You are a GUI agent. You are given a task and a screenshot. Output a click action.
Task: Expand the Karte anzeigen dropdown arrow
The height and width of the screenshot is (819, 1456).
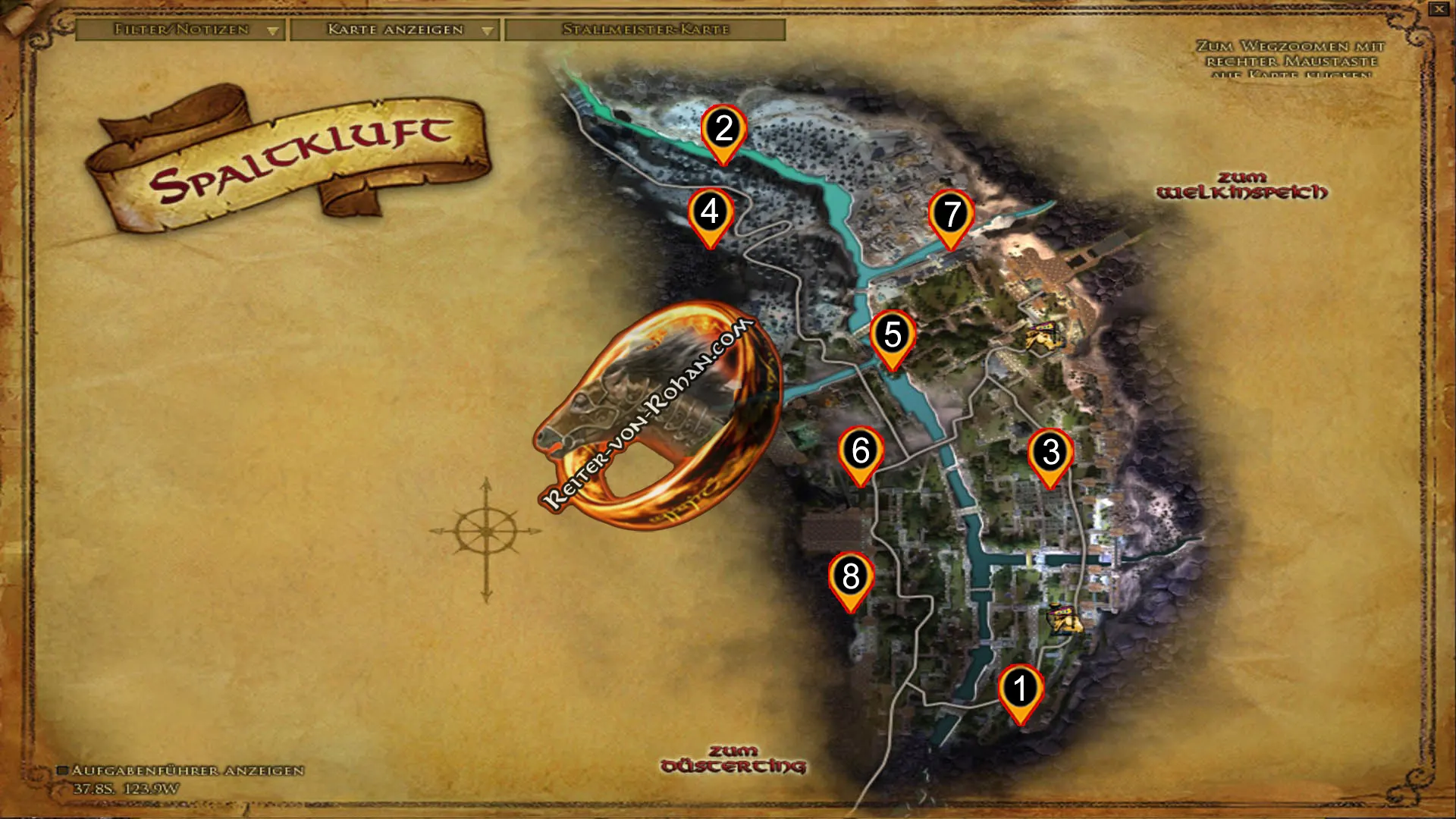pos(487,32)
